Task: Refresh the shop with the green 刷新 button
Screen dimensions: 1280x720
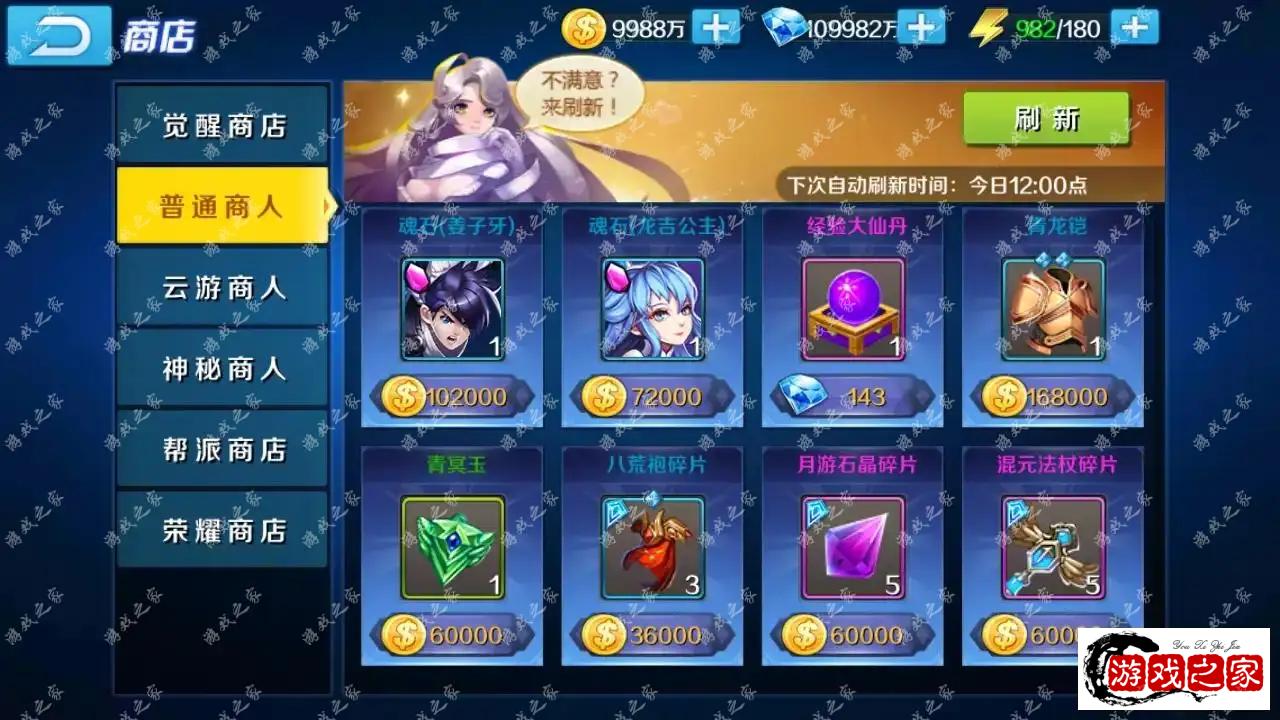Action: [x=1046, y=119]
